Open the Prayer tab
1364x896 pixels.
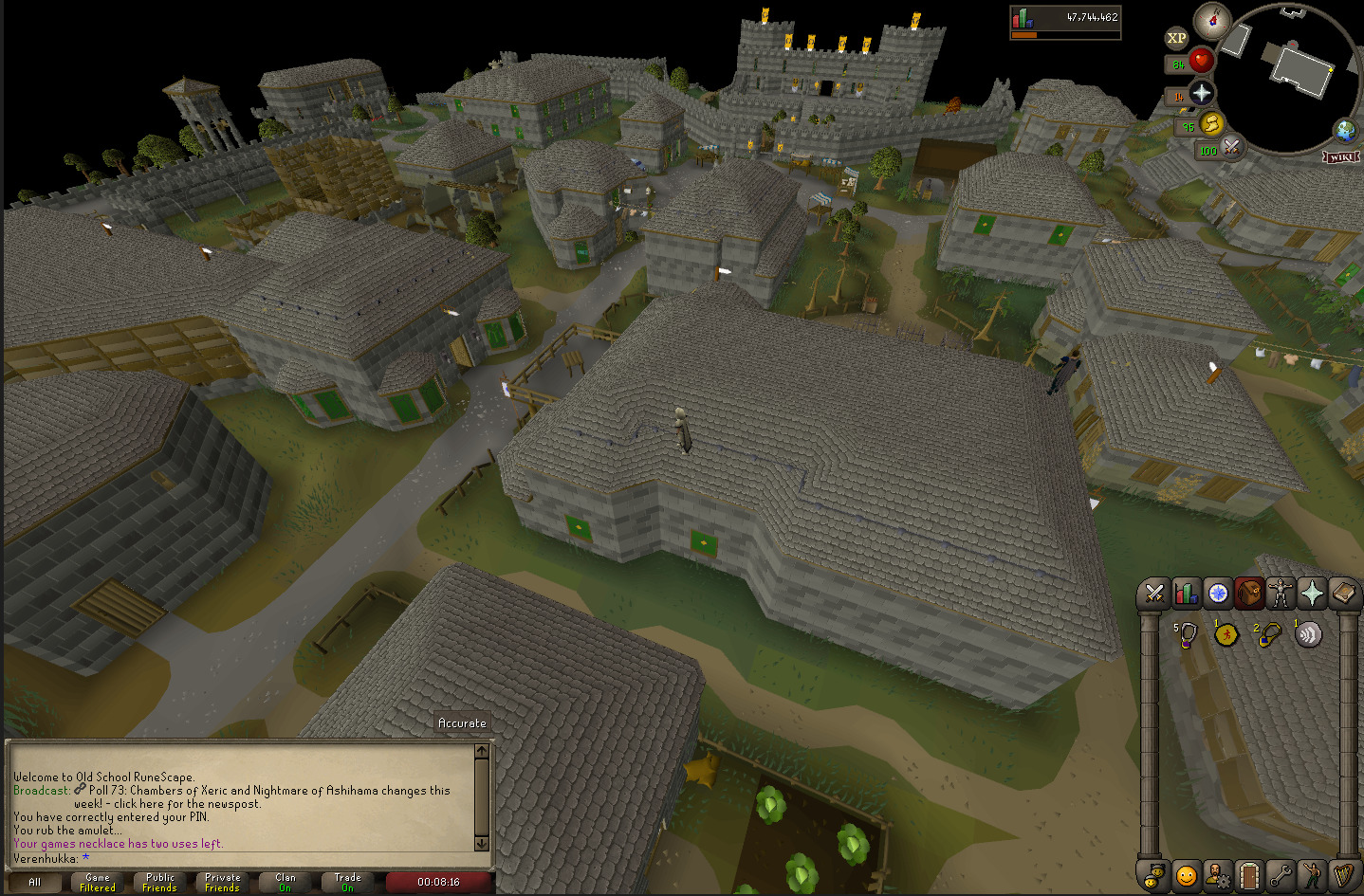[x=1312, y=594]
